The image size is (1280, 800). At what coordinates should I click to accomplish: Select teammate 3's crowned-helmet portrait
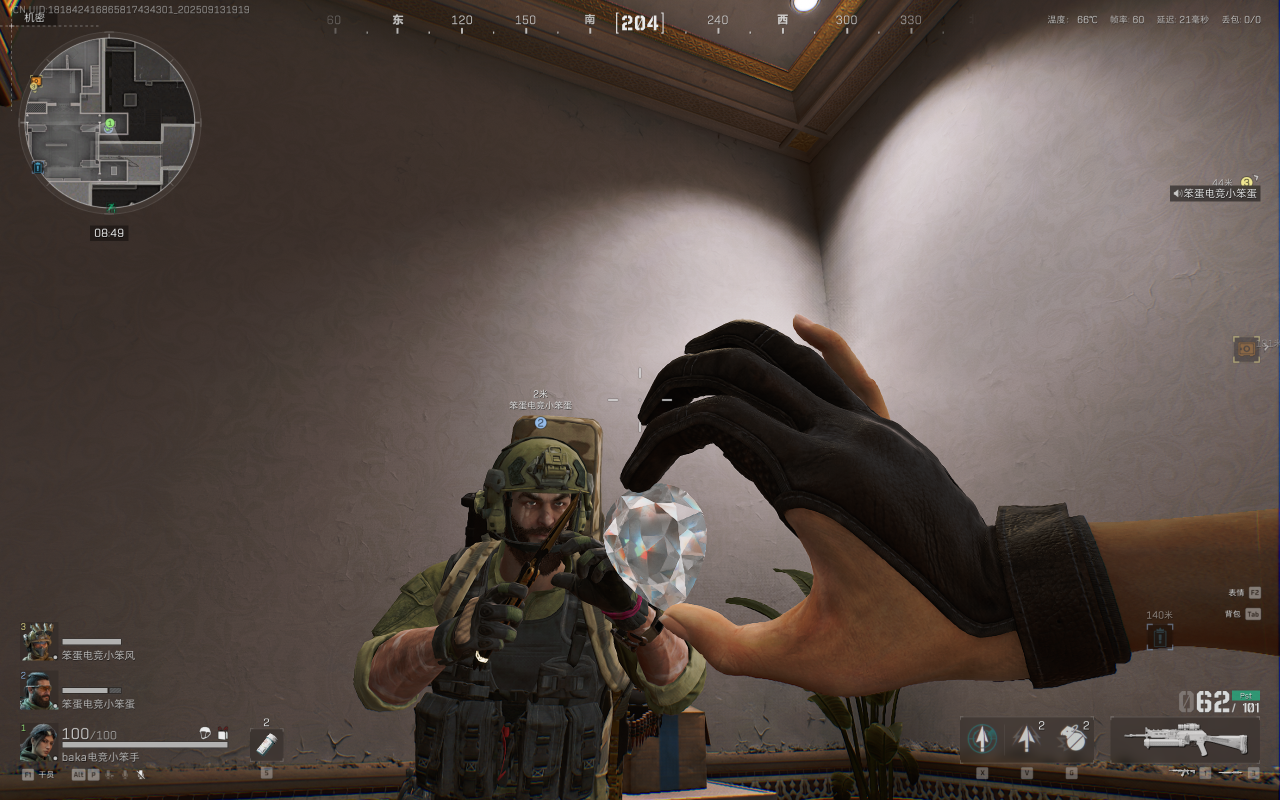point(38,641)
